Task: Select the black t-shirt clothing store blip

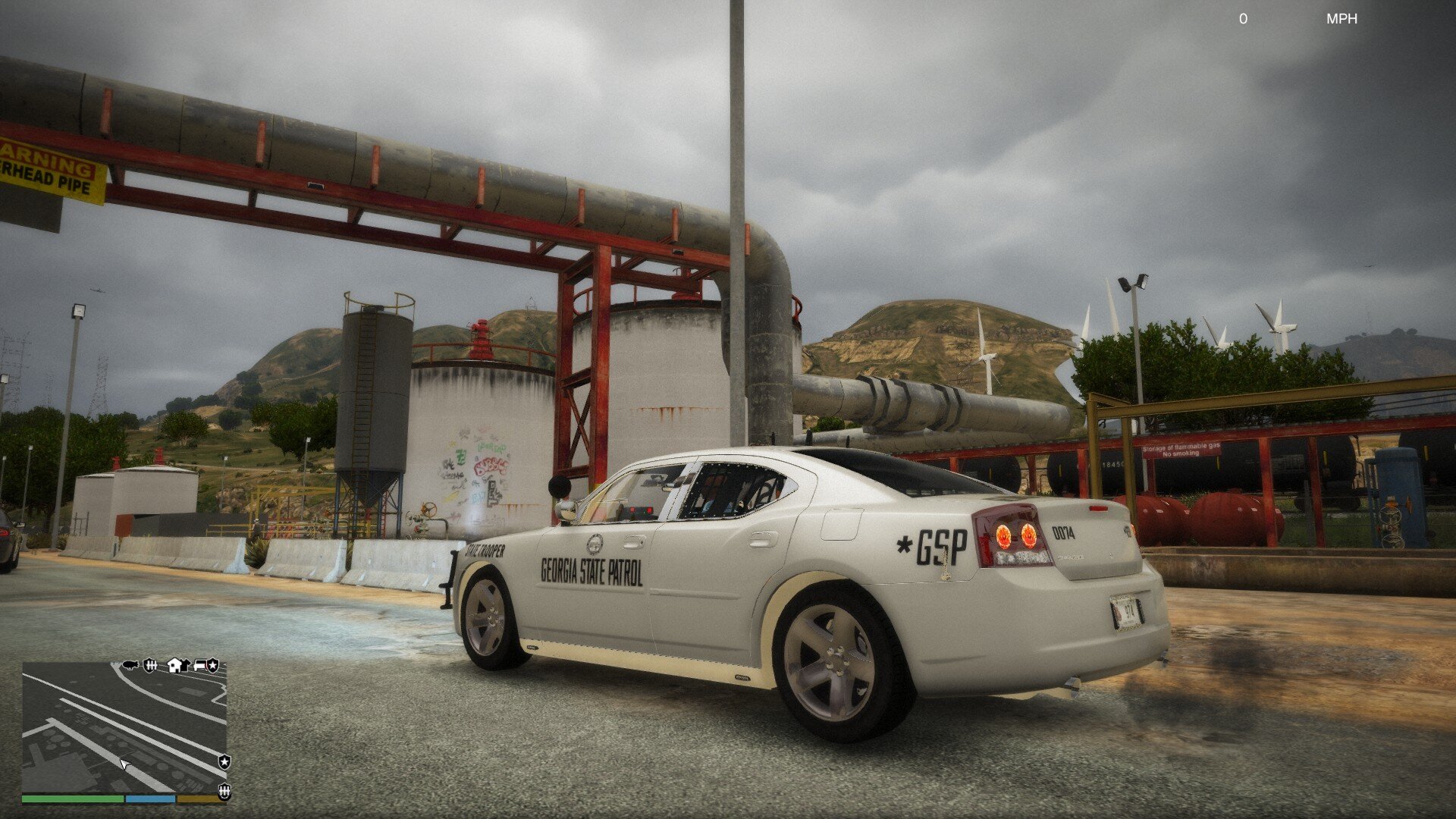Action: click(x=184, y=665)
